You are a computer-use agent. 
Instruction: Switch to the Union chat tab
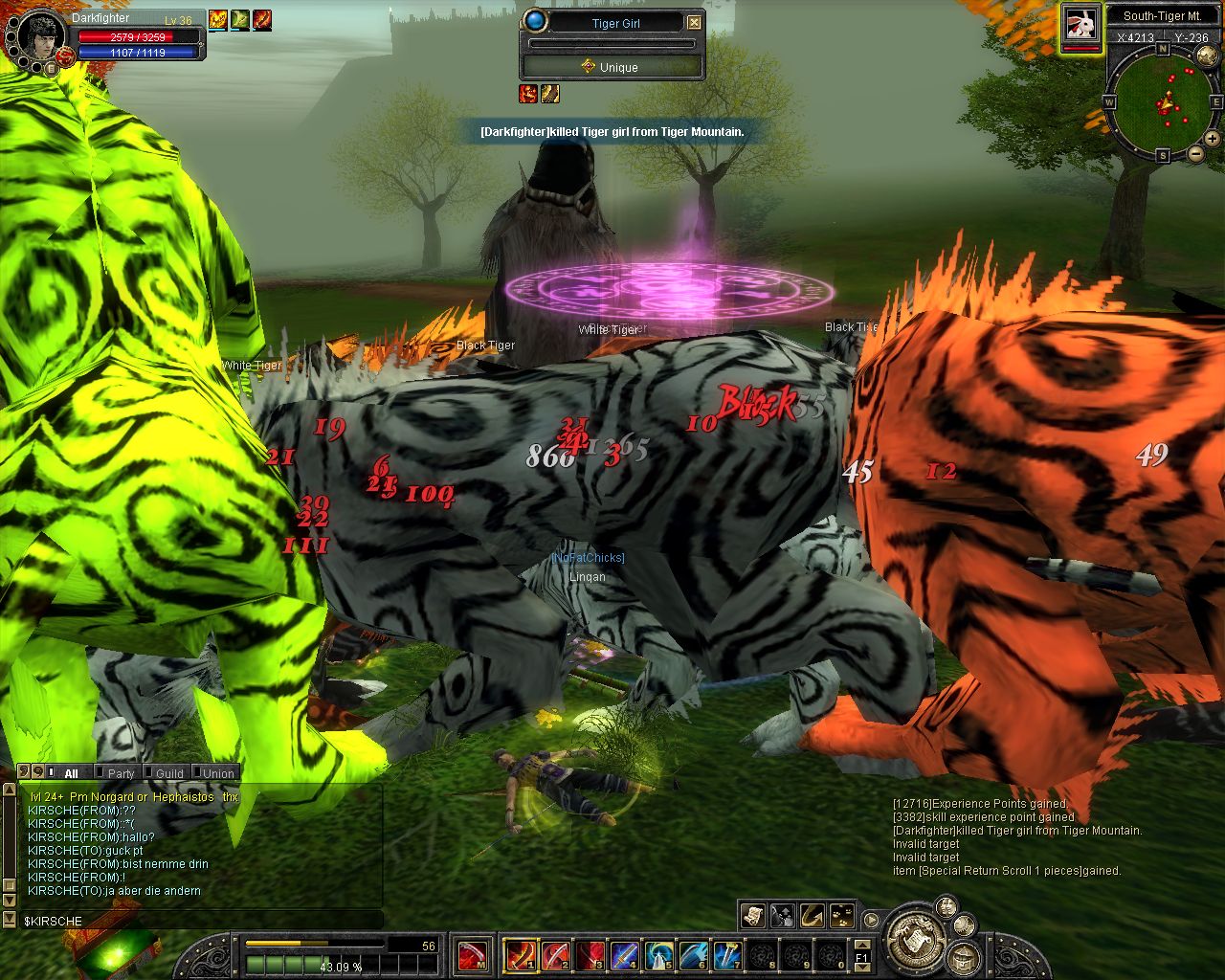[218, 773]
